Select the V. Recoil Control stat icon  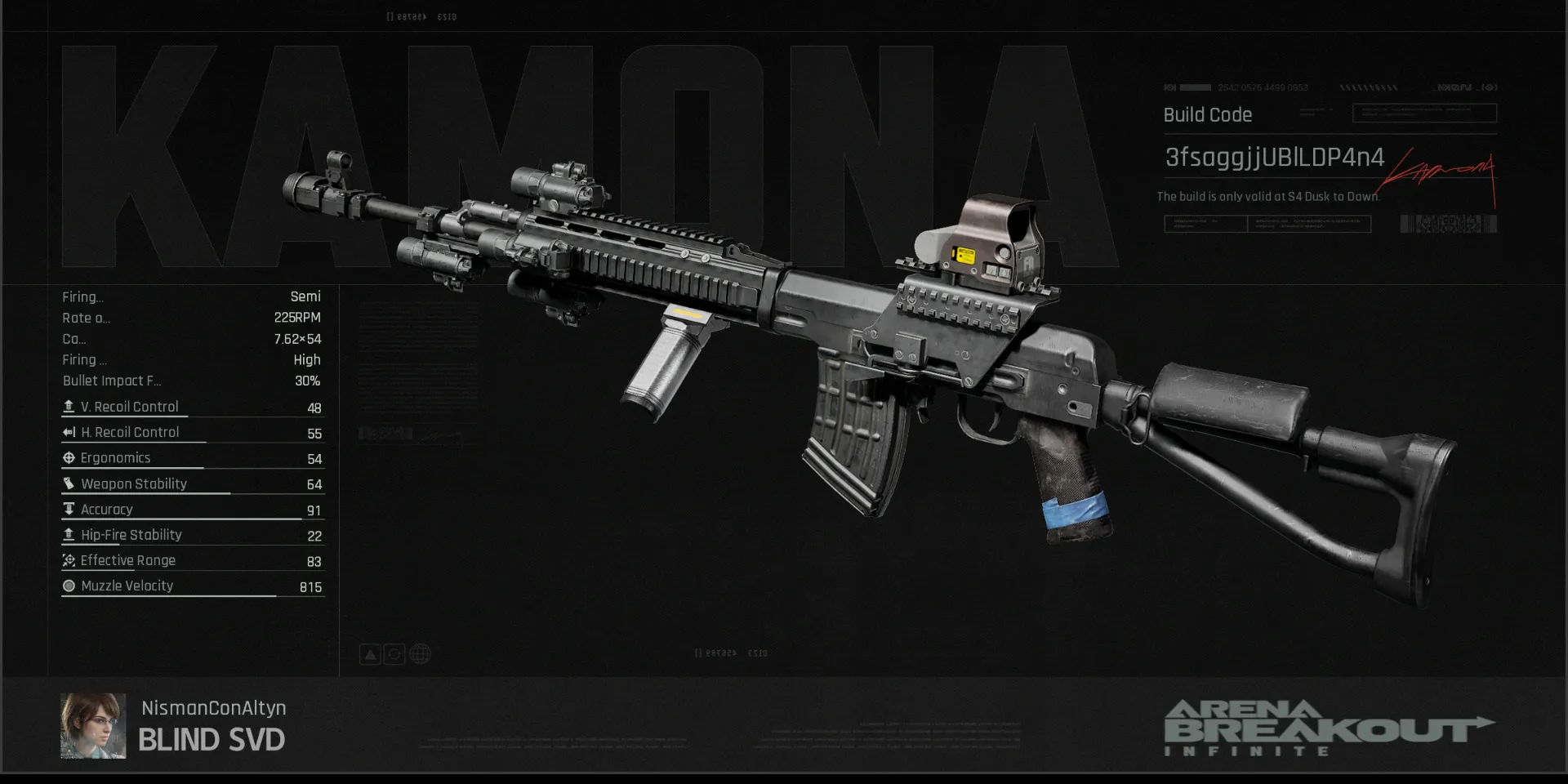point(69,406)
